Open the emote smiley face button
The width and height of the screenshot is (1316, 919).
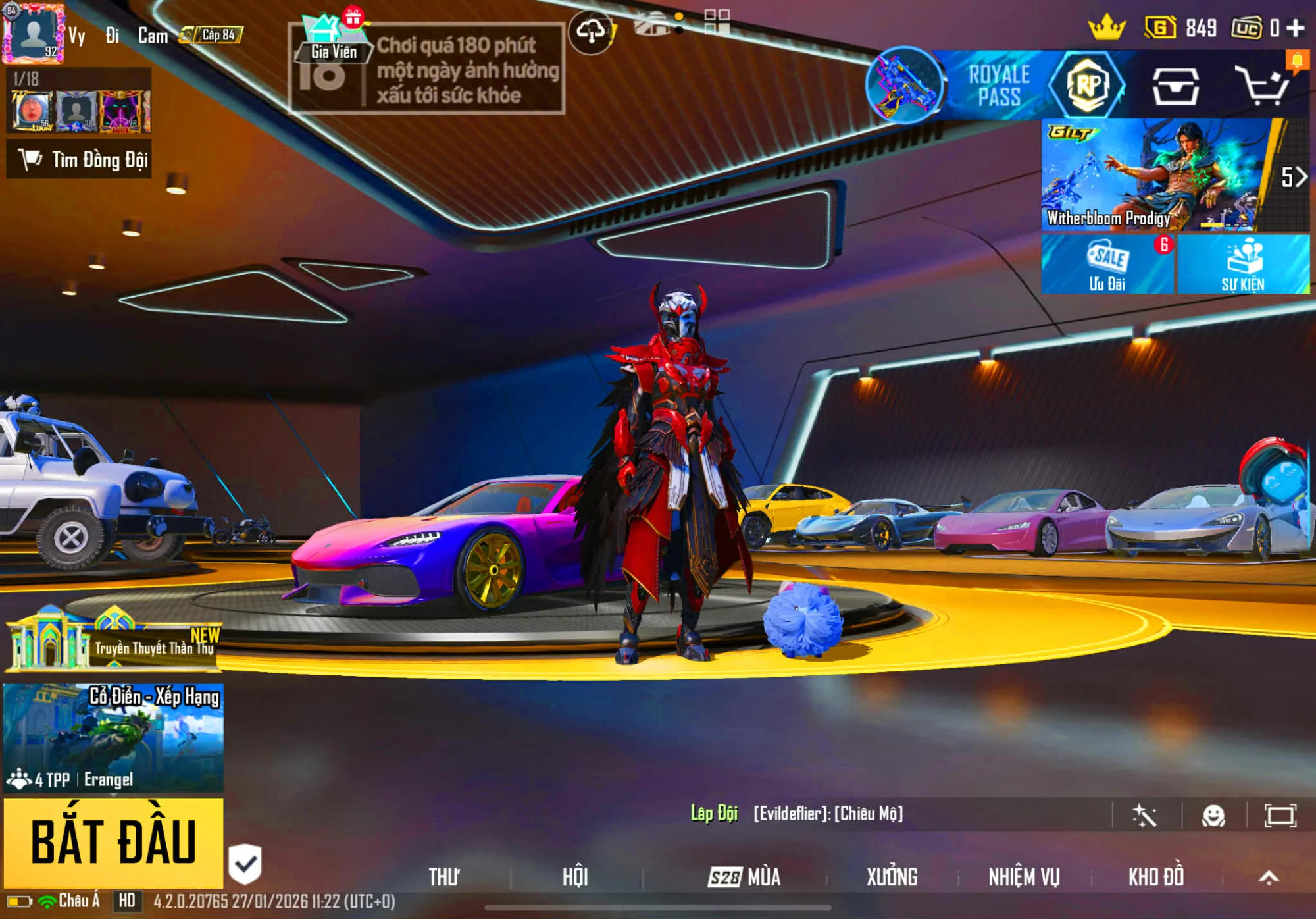[1213, 816]
